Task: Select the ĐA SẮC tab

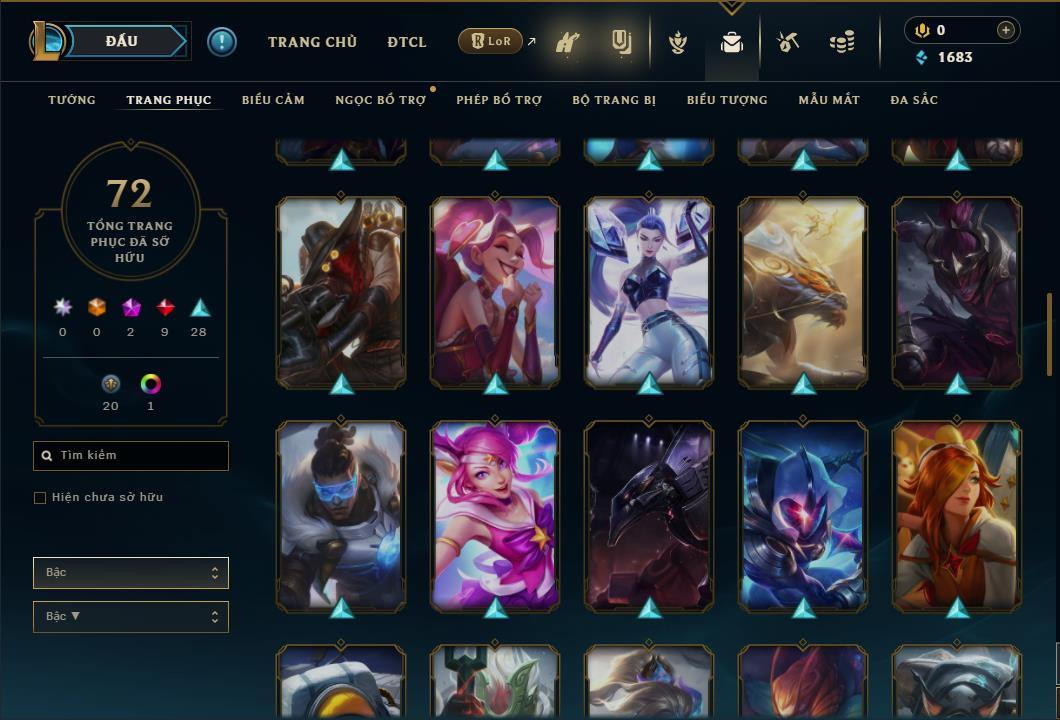Action: (x=914, y=100)
